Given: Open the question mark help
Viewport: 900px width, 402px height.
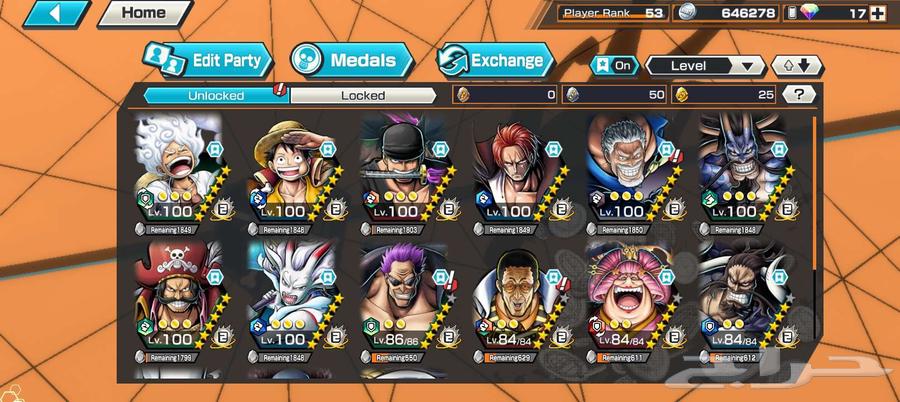Looking at the screenshot, I should (x=797, y=95).
